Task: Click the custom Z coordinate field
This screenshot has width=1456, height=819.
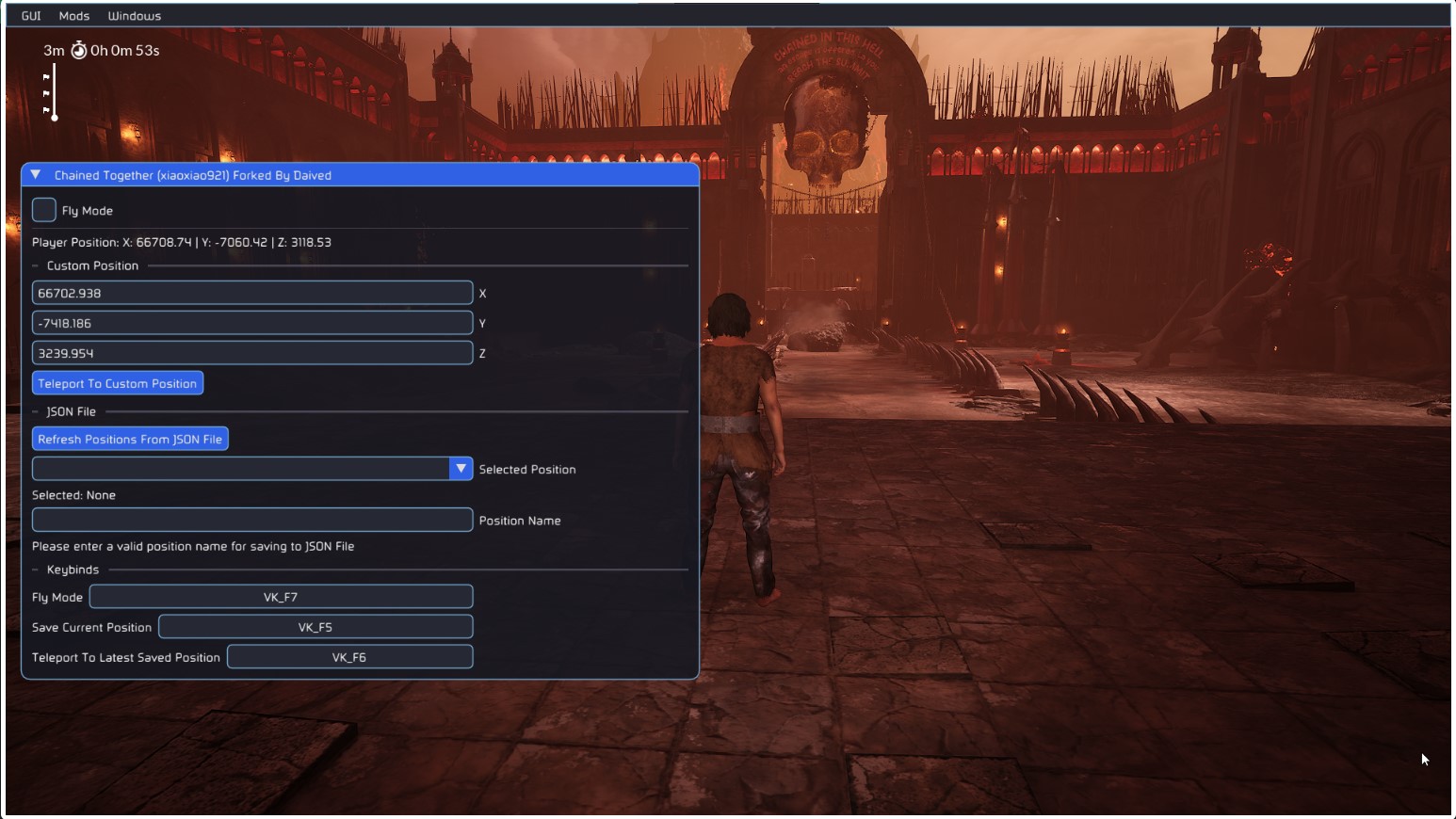Action: [251, 353]
